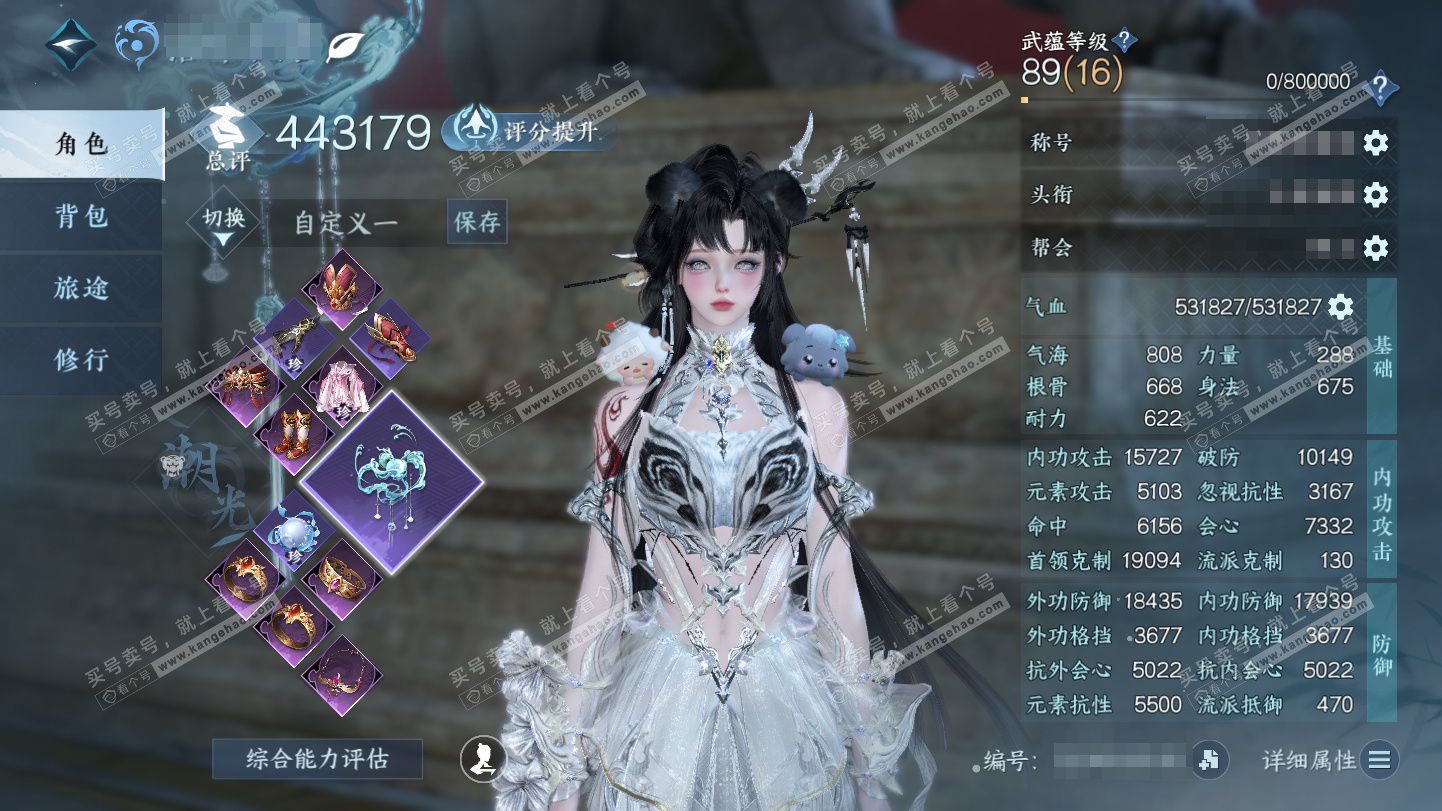The height and width of the screenshot is (811, 1442).
Task: Open the 背包 backpack tab
Action: tap(82, 216)
